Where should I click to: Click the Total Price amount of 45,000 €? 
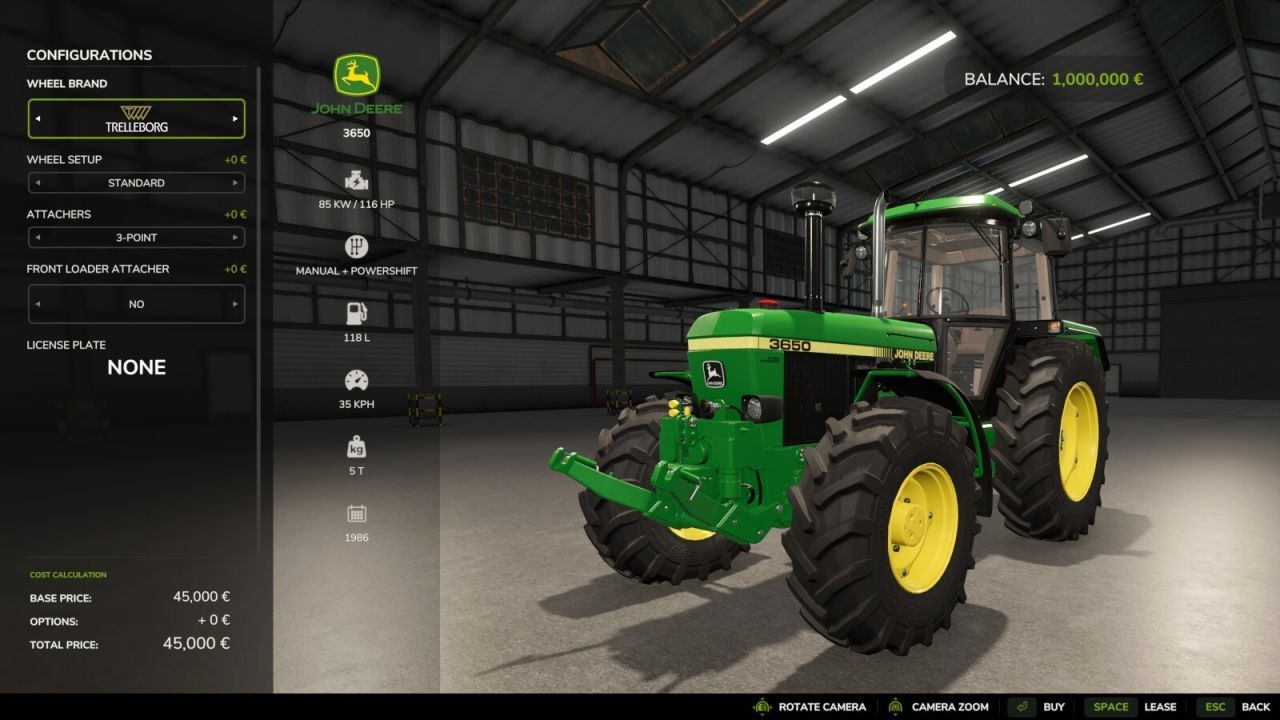196,643
